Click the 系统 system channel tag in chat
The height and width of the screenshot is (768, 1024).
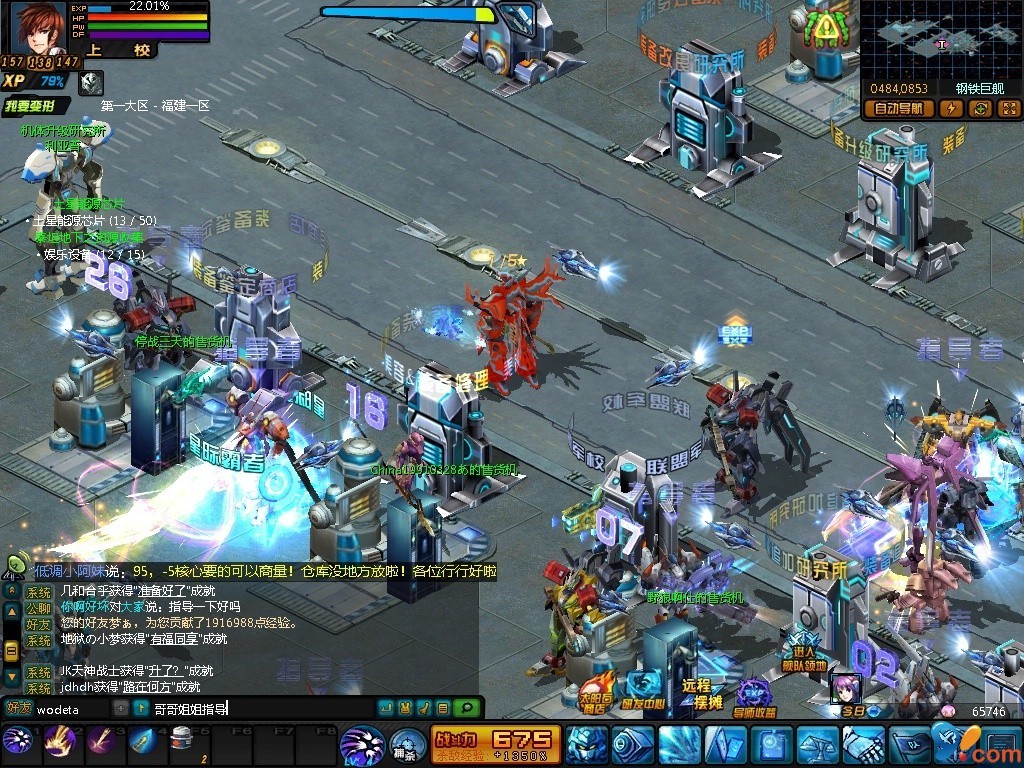point(38,591)
